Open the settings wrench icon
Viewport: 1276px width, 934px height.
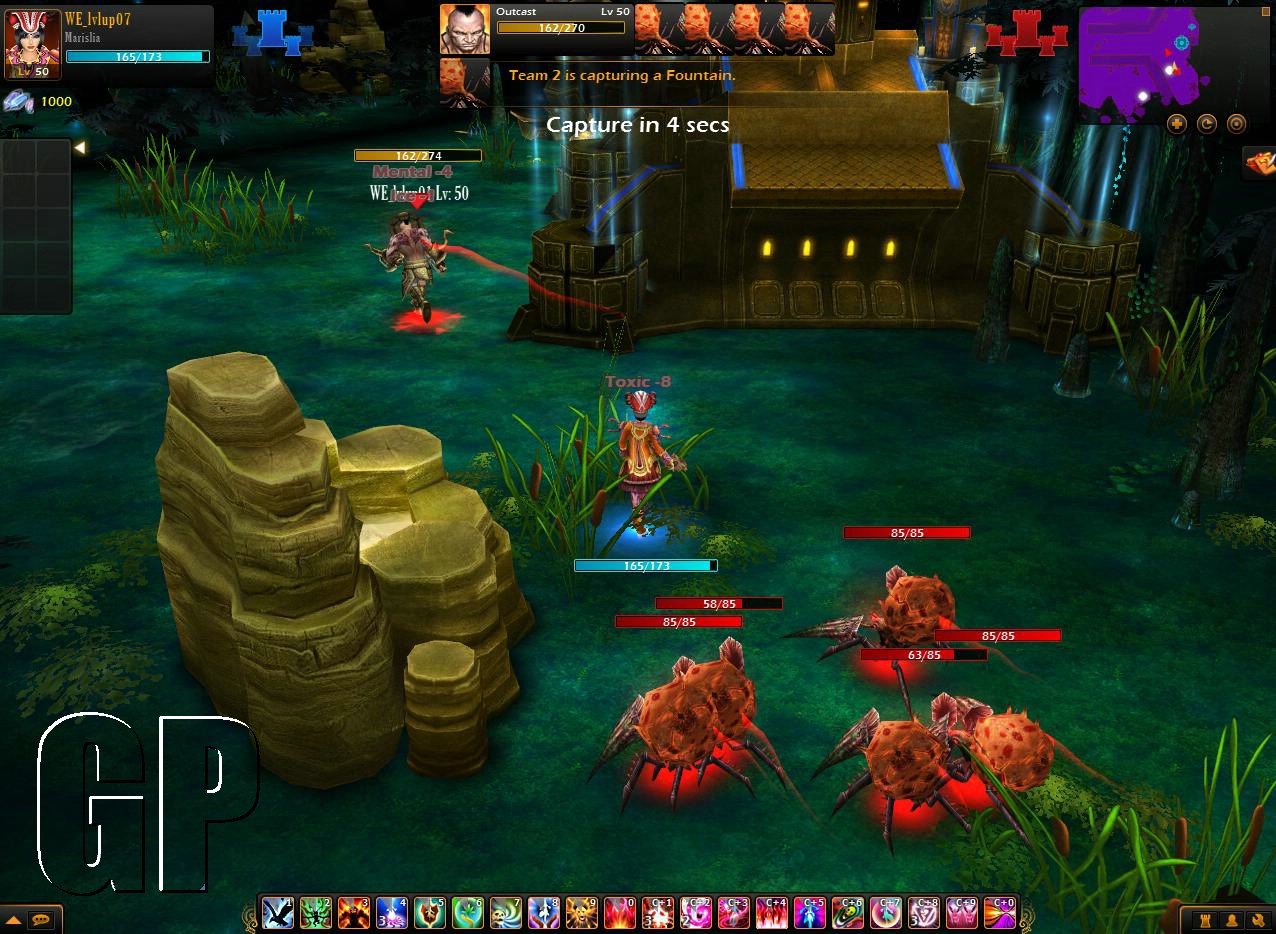pos(1257,920)
